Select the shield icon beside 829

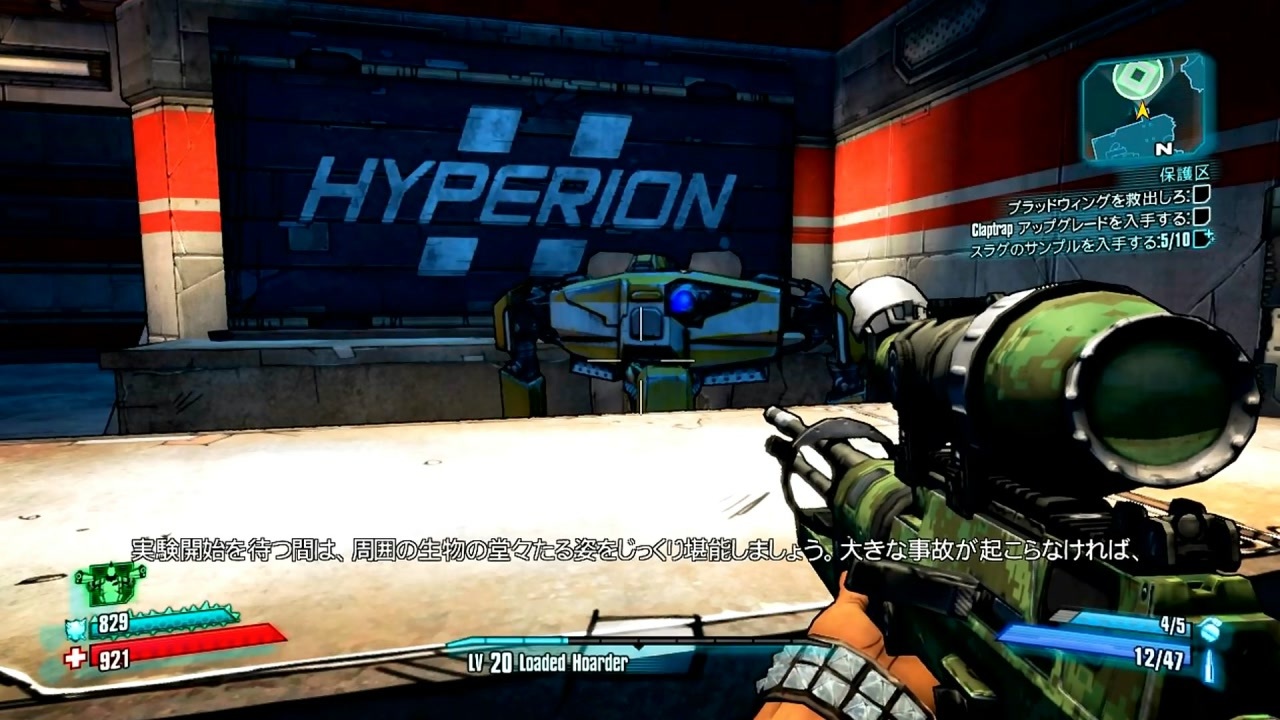pos(76,628)
